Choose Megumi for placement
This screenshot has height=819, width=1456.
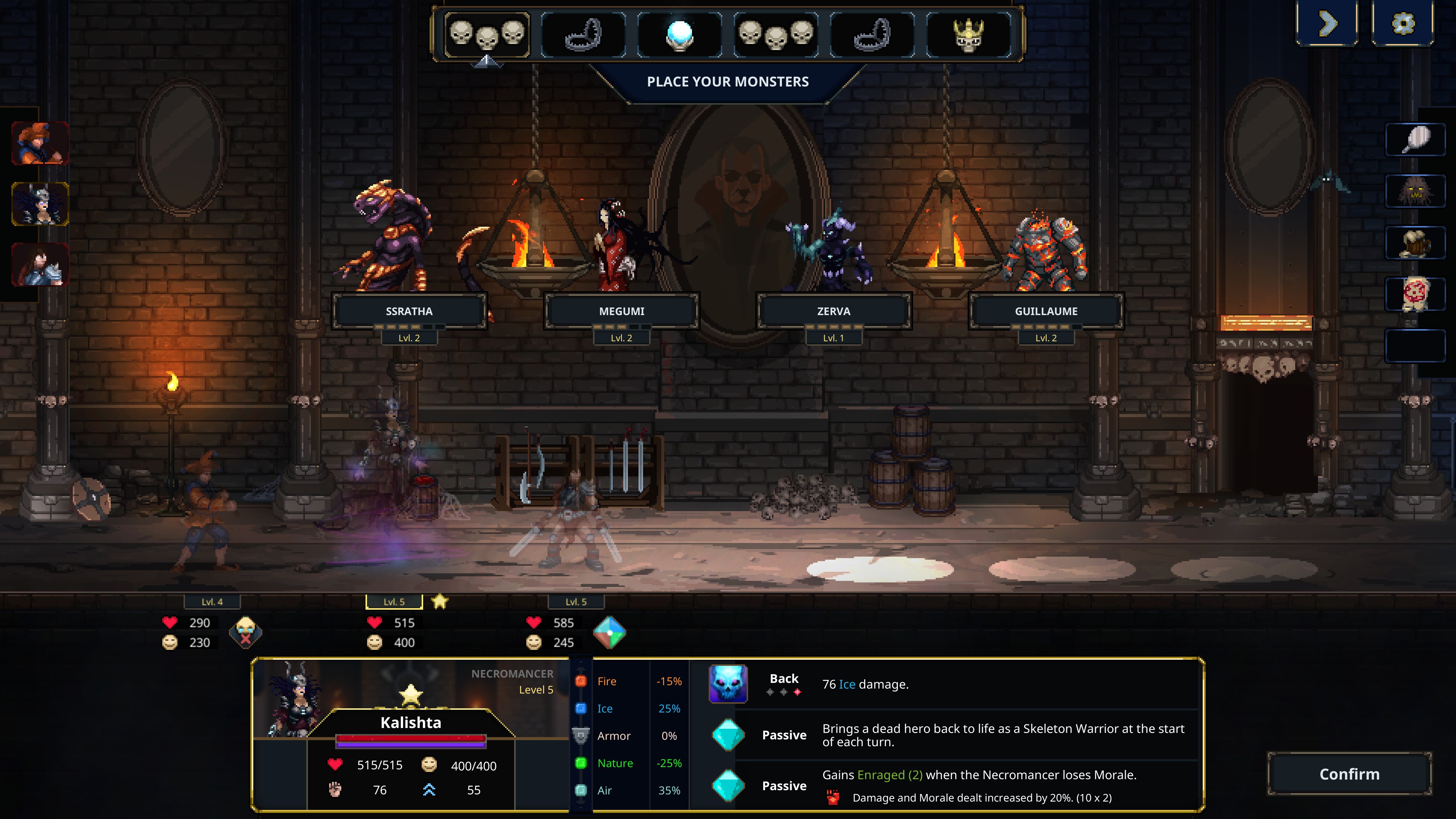(621, 311)
